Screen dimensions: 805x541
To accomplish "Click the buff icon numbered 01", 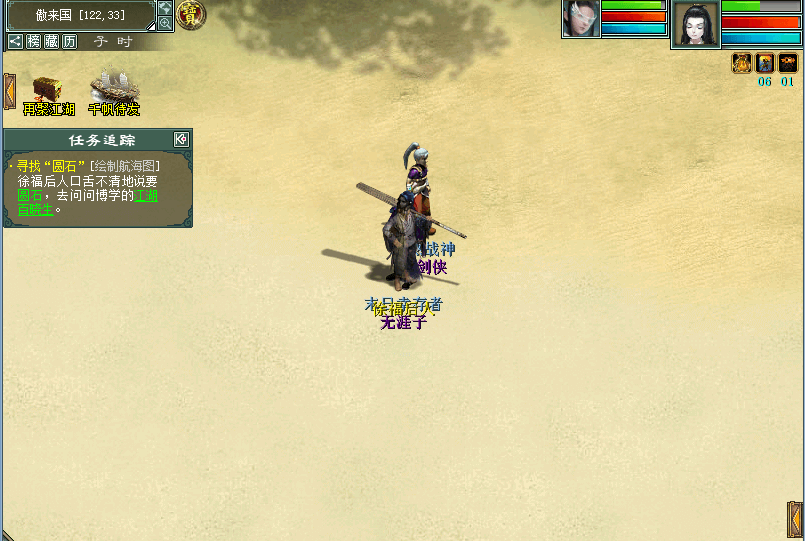I will click(x=788, y=63).
